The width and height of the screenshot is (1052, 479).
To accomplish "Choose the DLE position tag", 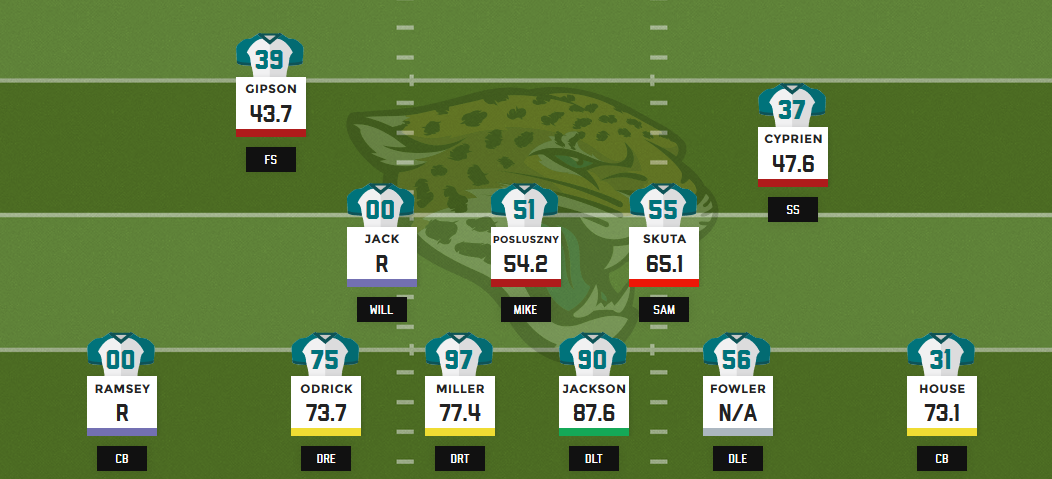I will tap(737, 459).
